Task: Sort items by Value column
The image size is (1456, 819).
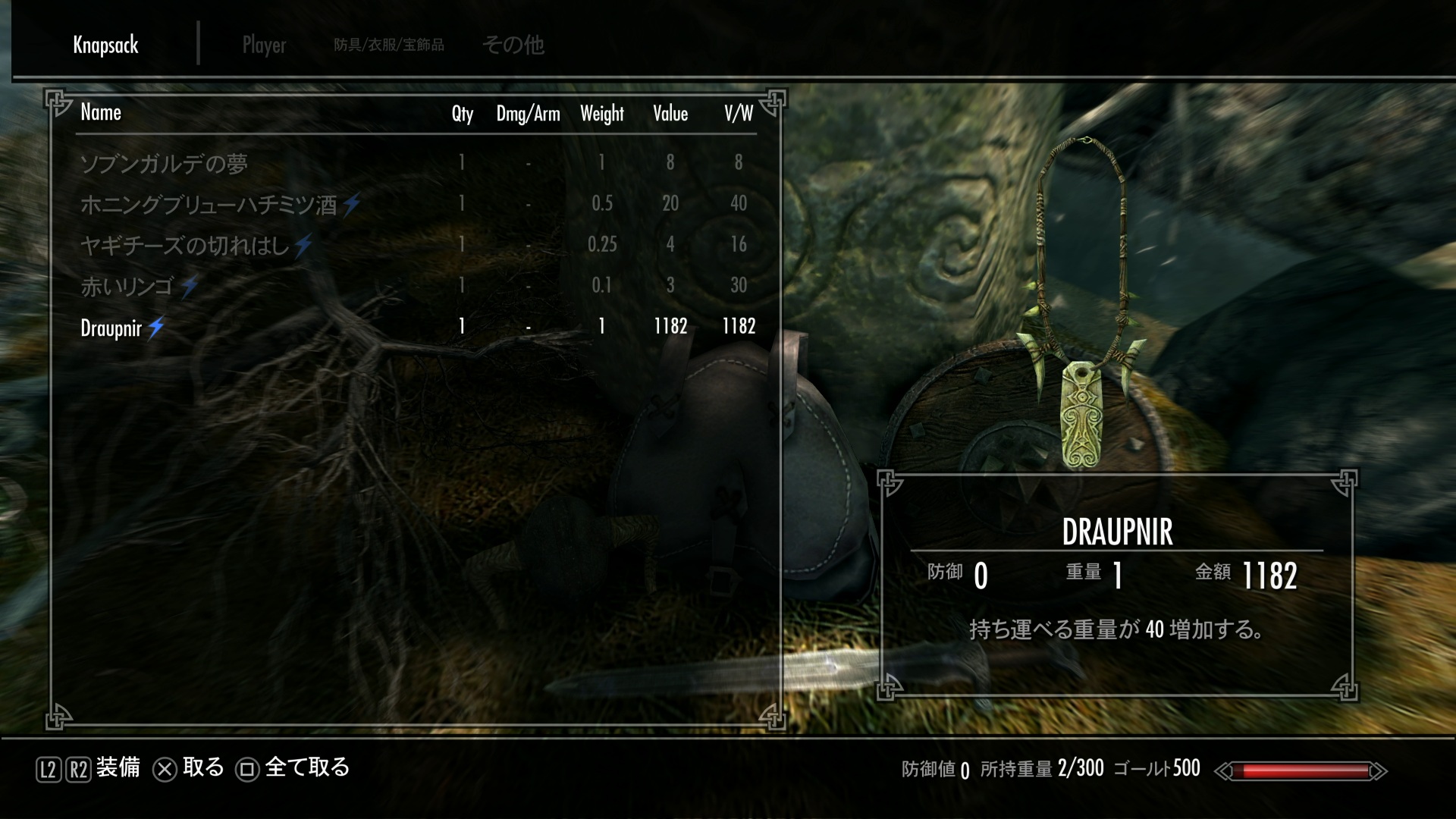Action: [x=670, y=114]
